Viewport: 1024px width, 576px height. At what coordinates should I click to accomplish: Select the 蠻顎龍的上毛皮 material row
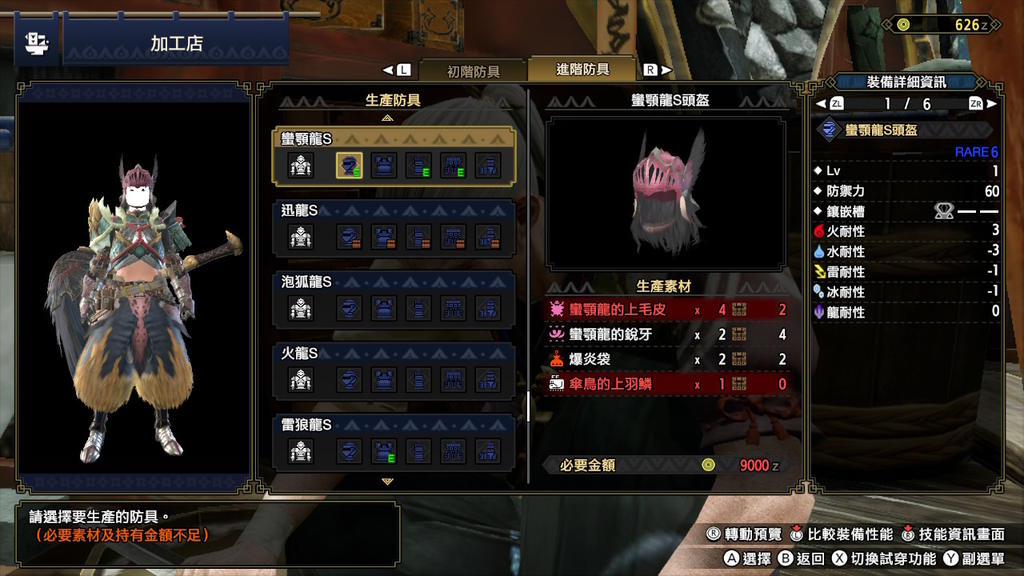[x=666, y=310]
